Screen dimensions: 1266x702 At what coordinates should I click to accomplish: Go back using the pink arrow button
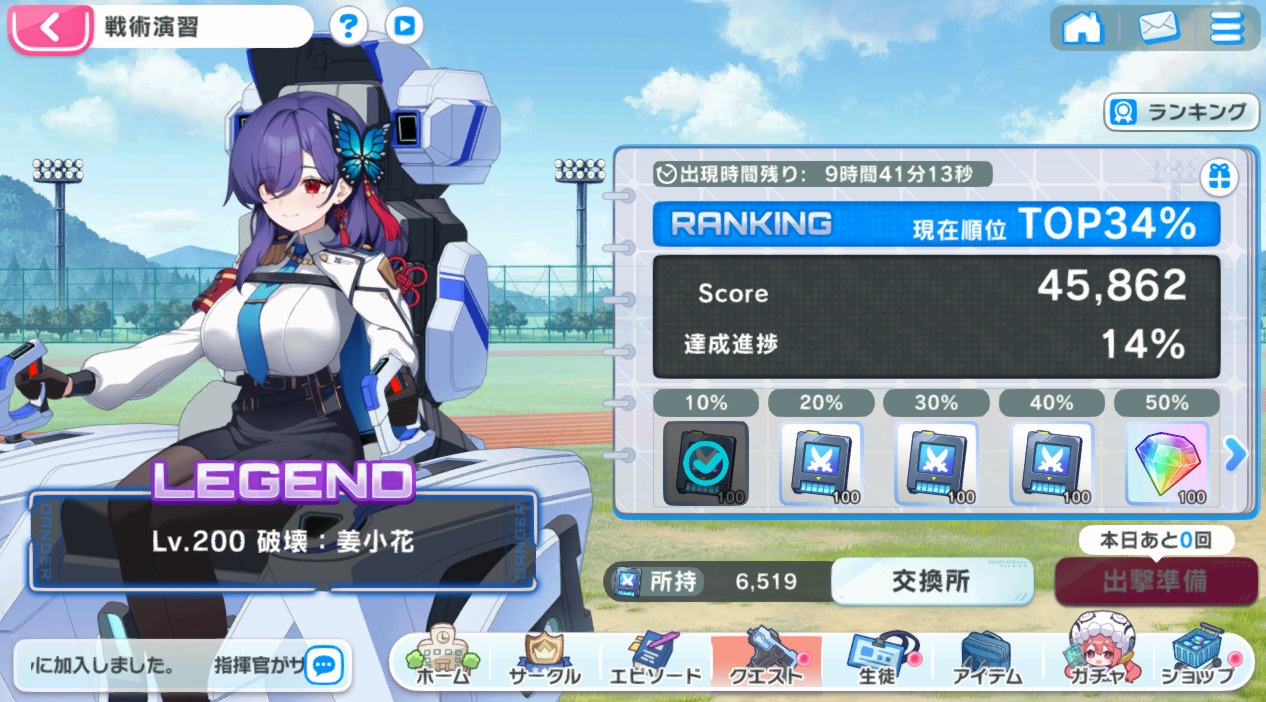coord(49,27)
